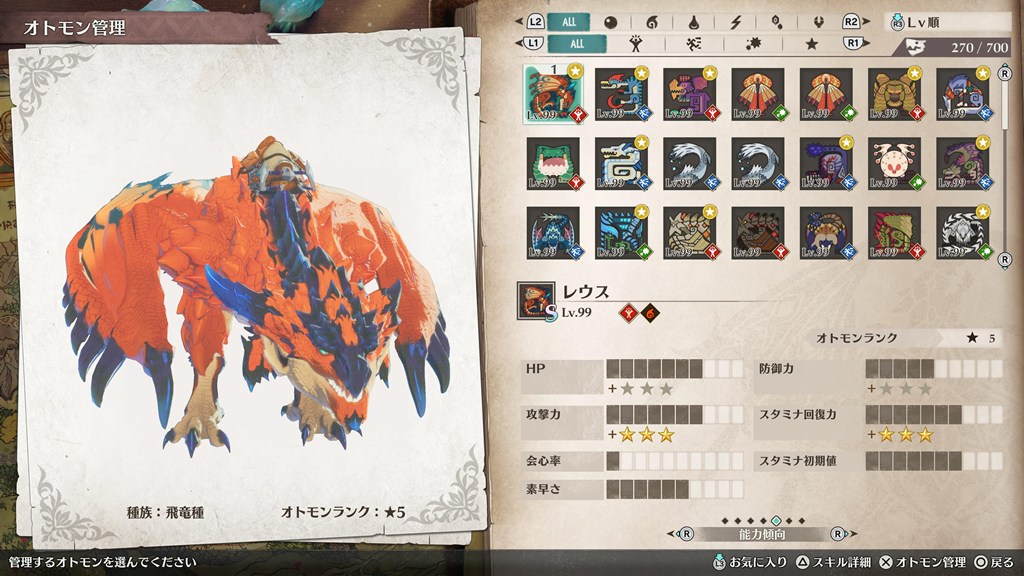The image size is (1024, 576).
Task: Select the technical burst type filter
Action: 752,43
